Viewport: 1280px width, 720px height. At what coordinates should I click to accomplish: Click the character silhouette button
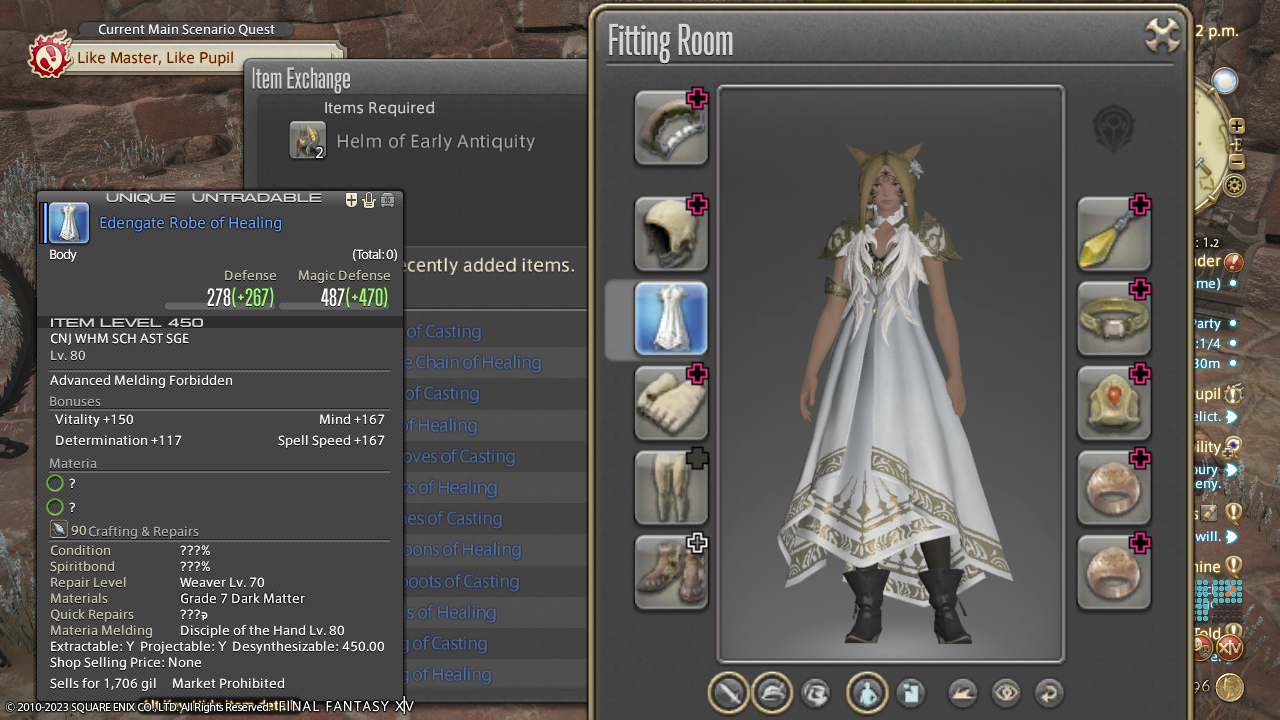pos(867,693)
